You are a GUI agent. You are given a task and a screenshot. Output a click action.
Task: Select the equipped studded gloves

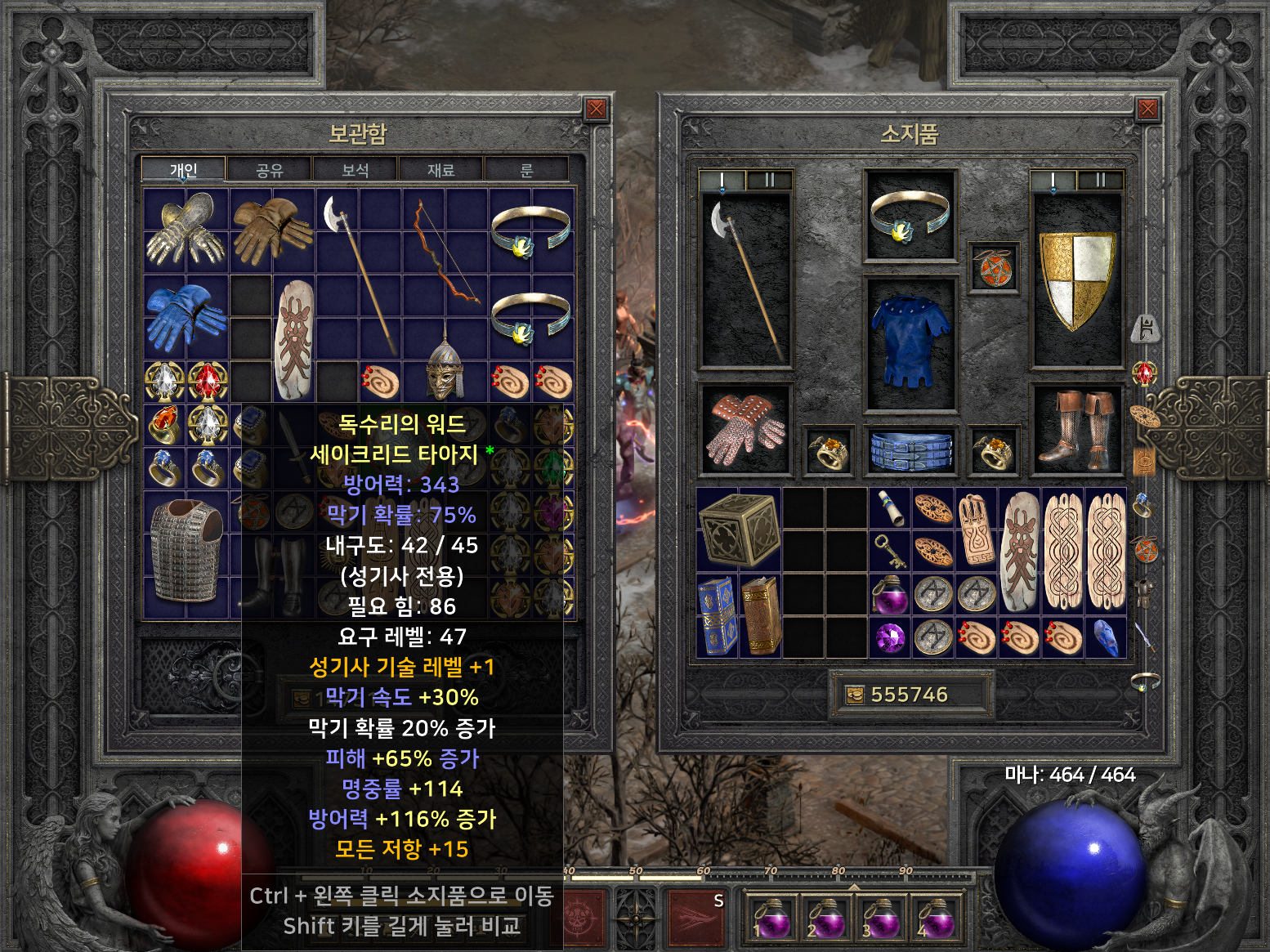[x=745, y=429]
